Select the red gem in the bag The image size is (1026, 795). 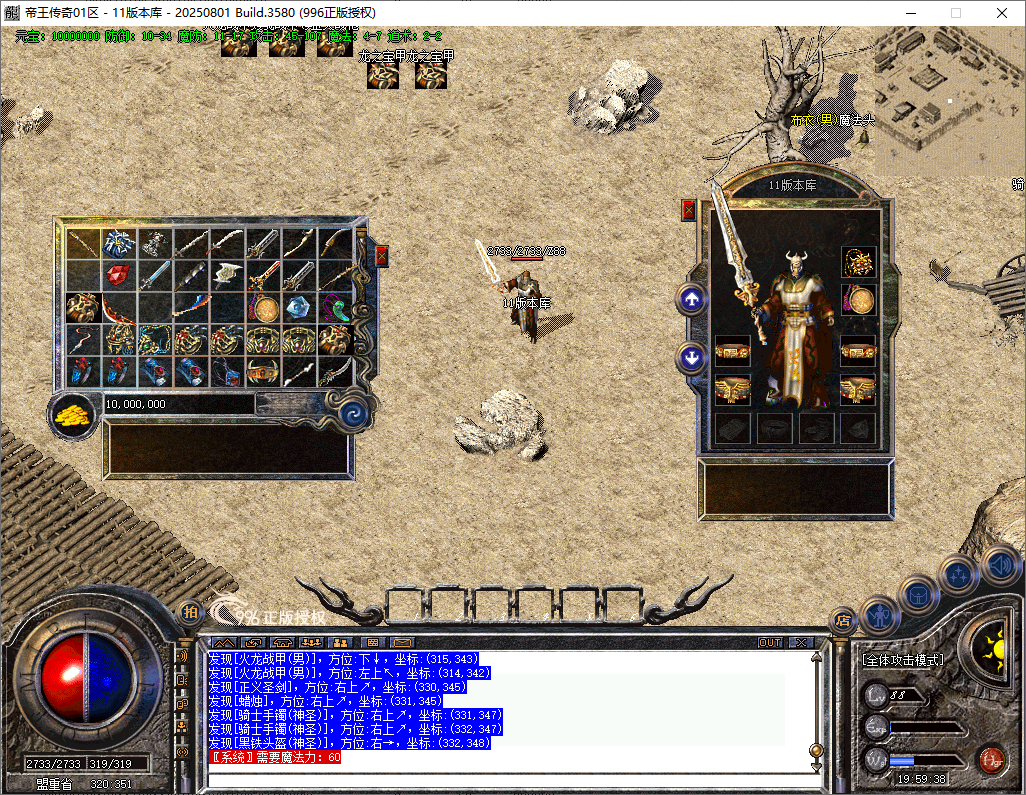tap(119, 274)
